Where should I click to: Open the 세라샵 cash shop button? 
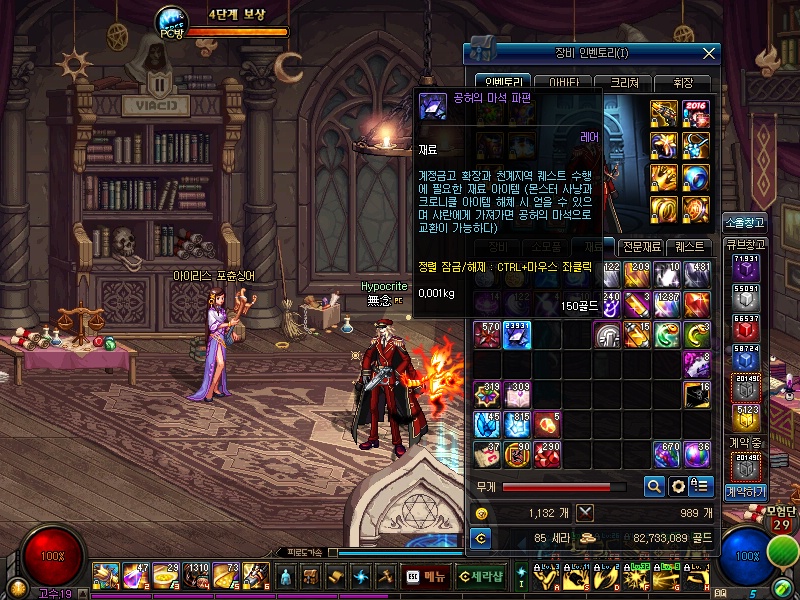[480, 576]
